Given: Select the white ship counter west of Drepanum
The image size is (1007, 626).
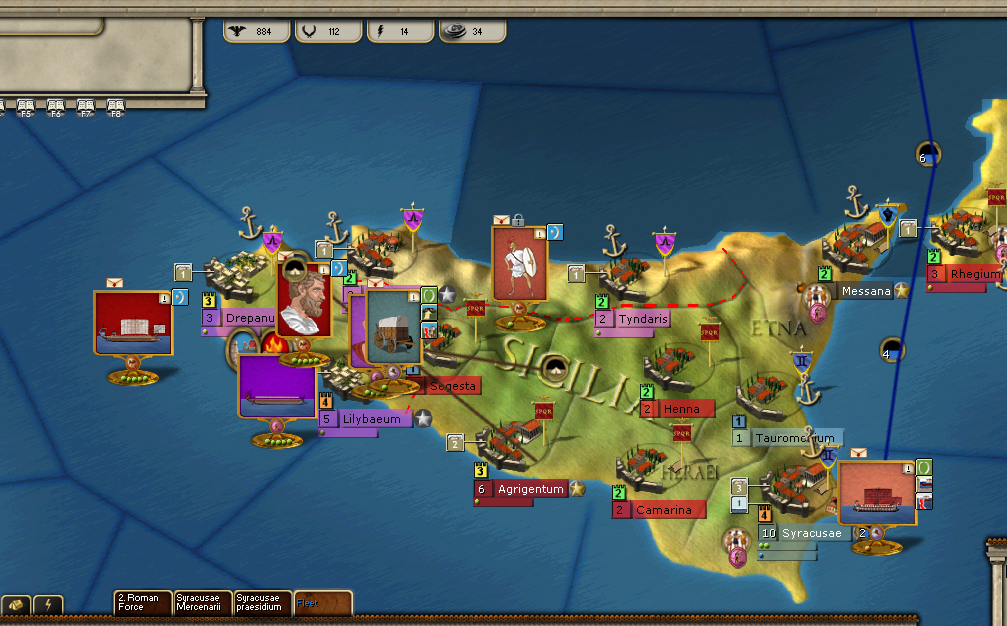Looking at the screenshot, I should (x=133, y=322).
